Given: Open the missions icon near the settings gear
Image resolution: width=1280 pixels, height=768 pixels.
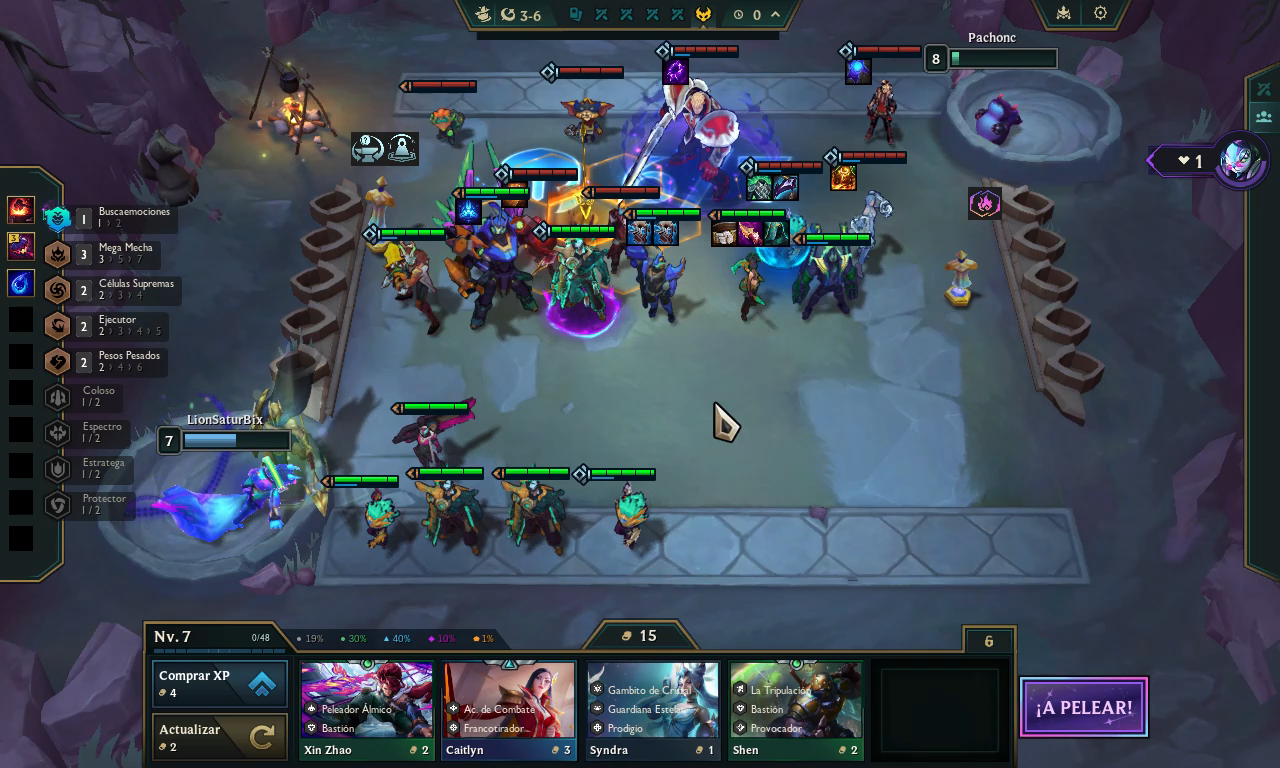Looking at the screenshot, I should pos(1063,14).
